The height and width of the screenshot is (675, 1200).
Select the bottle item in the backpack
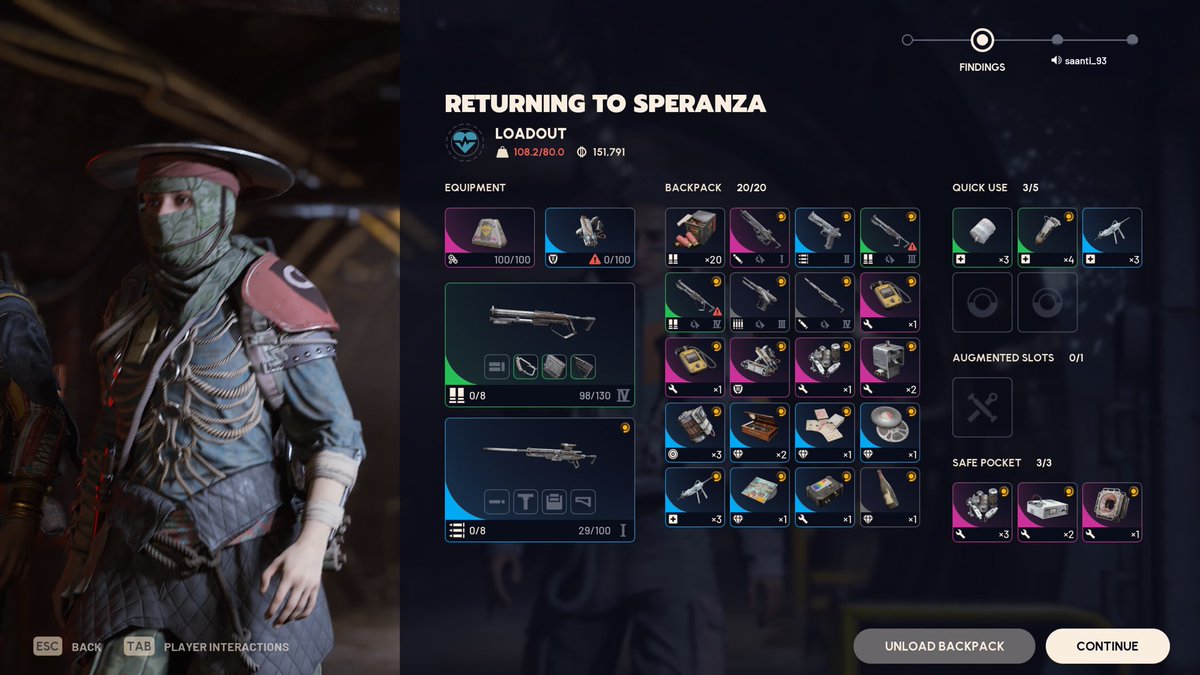coord(889,497)
